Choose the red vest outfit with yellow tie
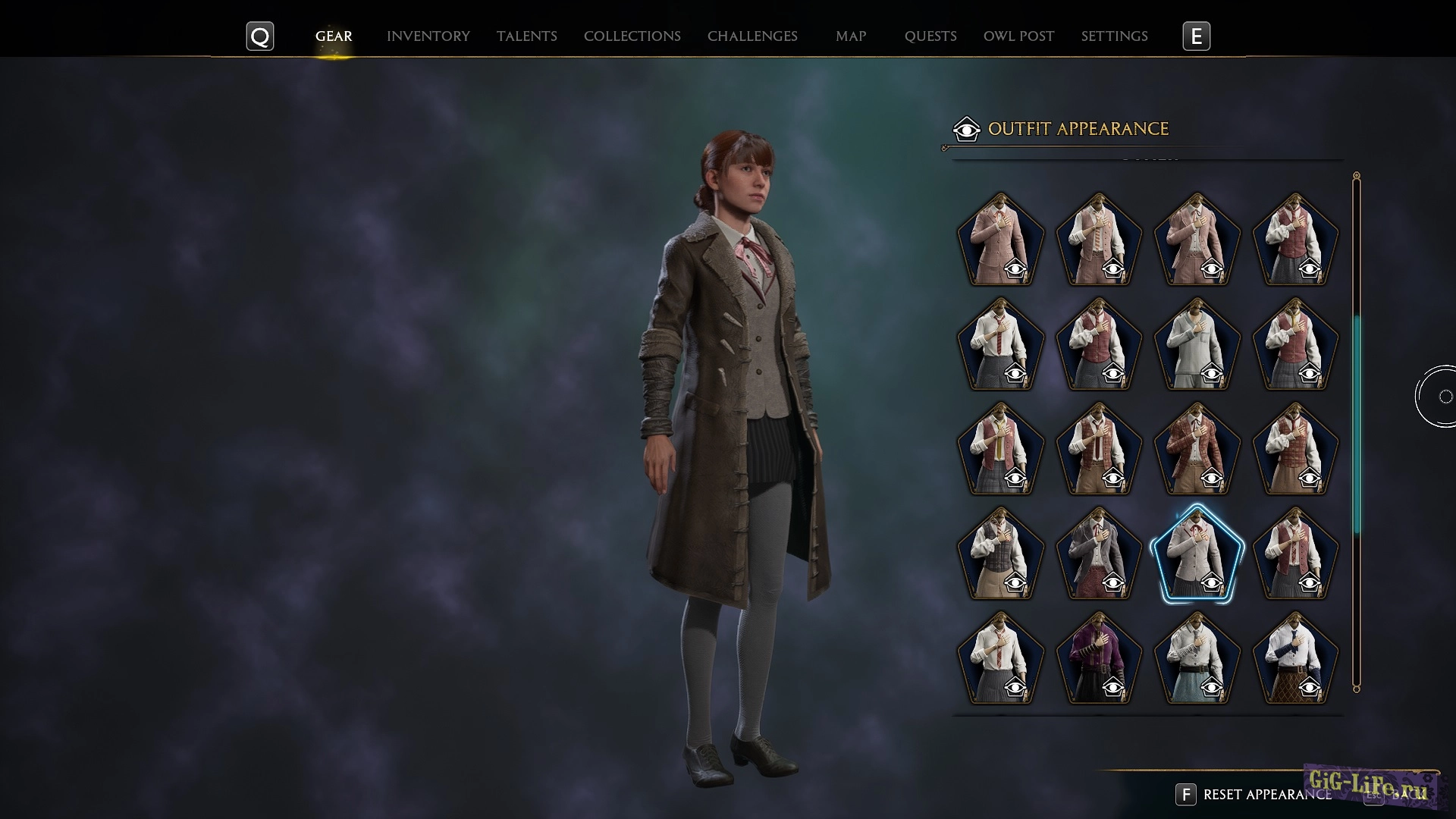The image size is (1456, 819). [x=1000, y=449]
